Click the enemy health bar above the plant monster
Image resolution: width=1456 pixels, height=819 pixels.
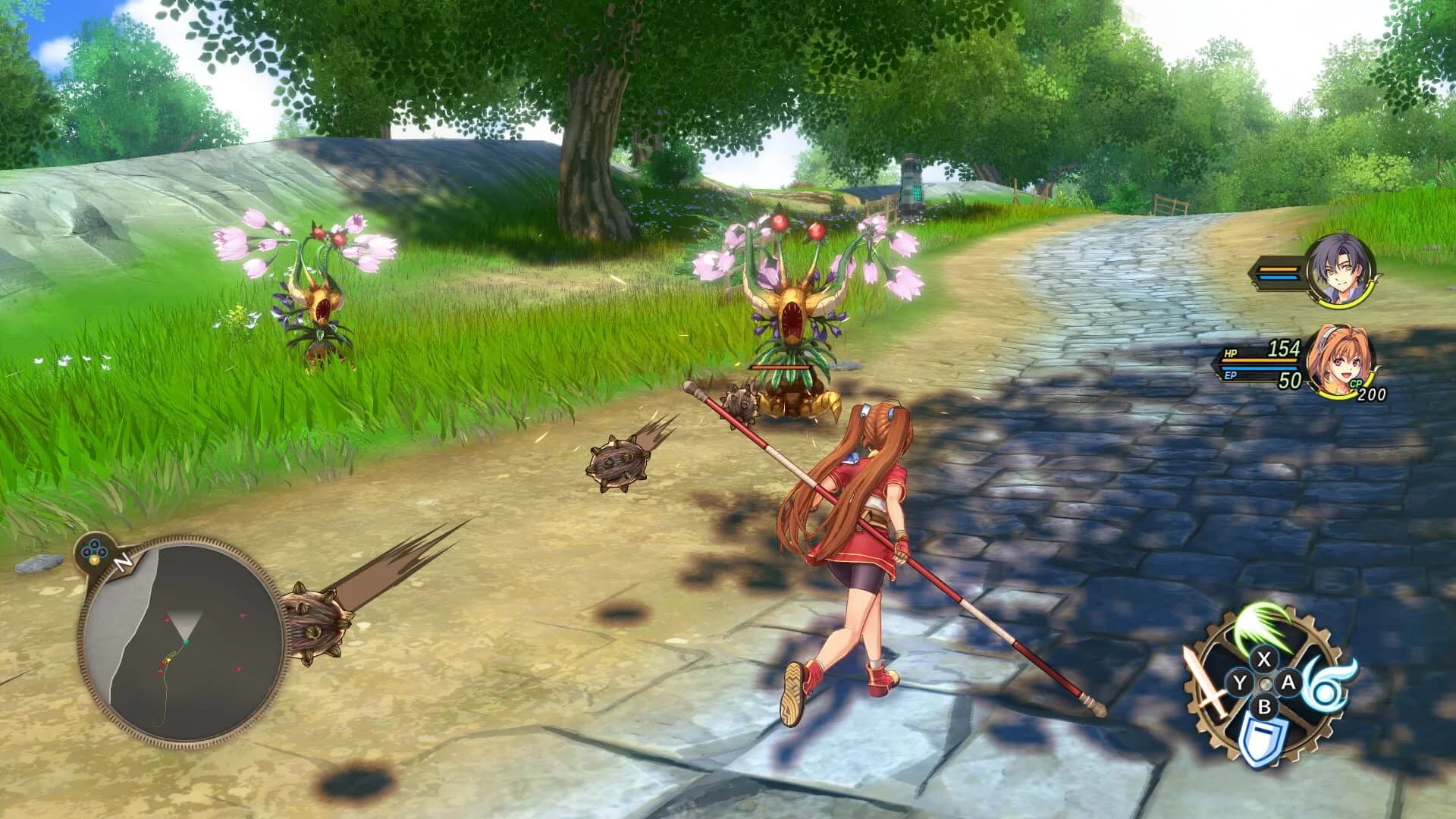coord(781,366)
